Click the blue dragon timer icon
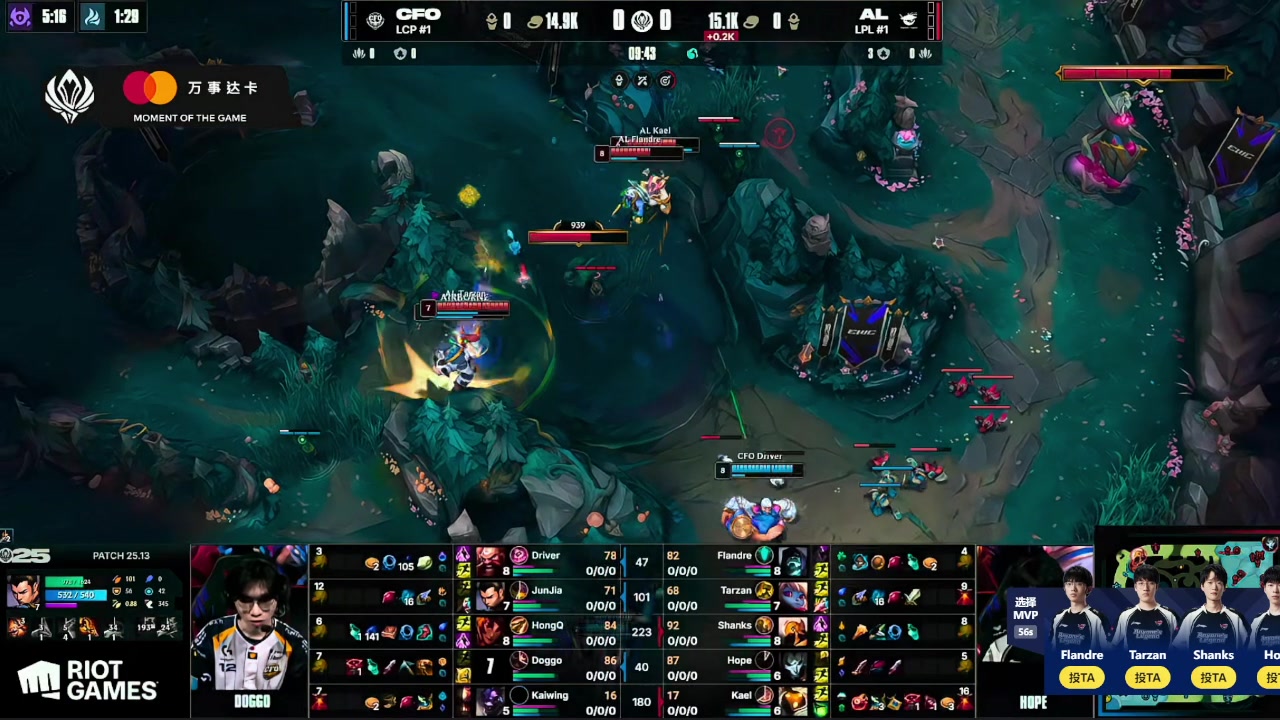Image resolution: width=1280 pixels, height=720 pixels. click(x=92, y=17)
